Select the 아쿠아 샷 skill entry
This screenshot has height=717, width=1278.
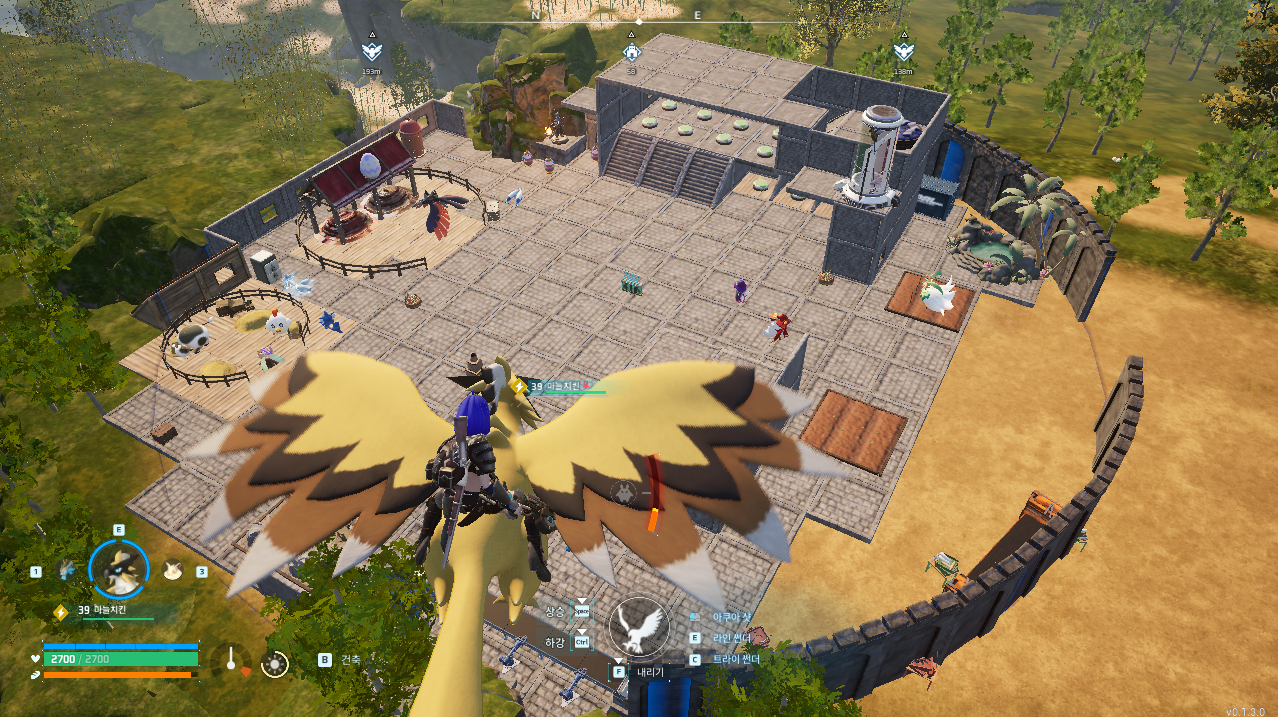pos(733,617)
